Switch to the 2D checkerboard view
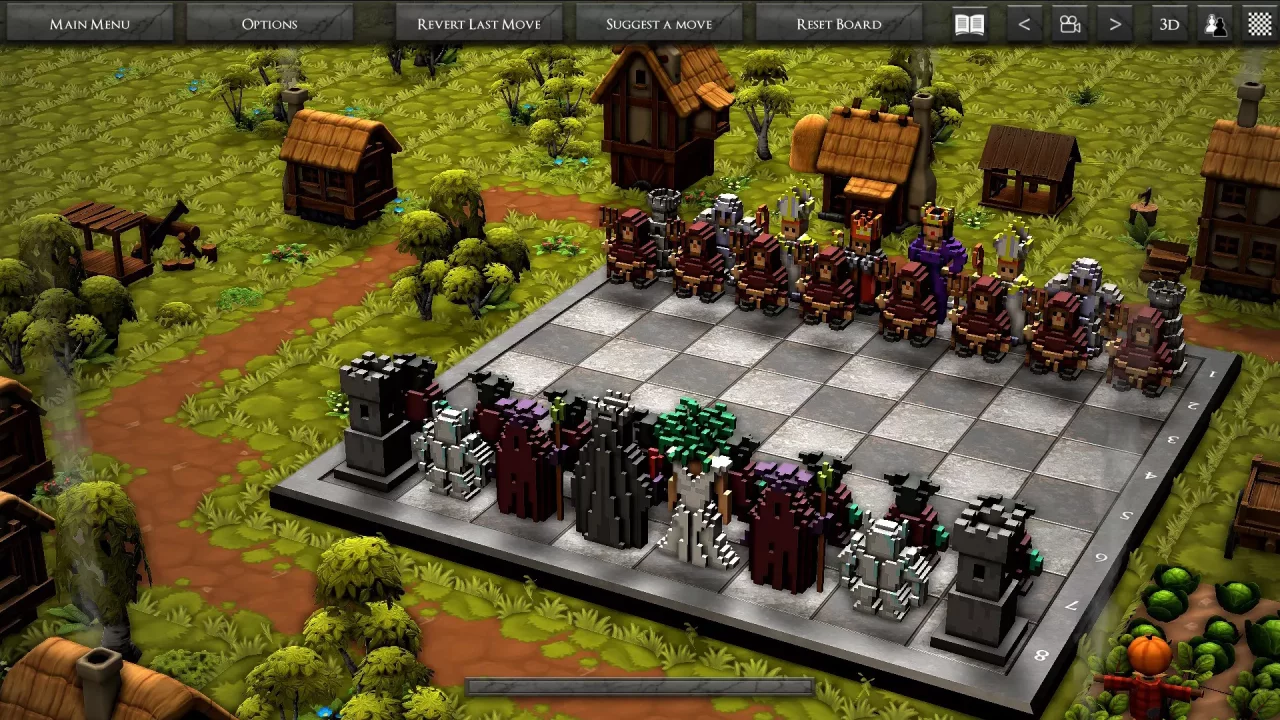Screen dimensions: 1280x720 1259,23
